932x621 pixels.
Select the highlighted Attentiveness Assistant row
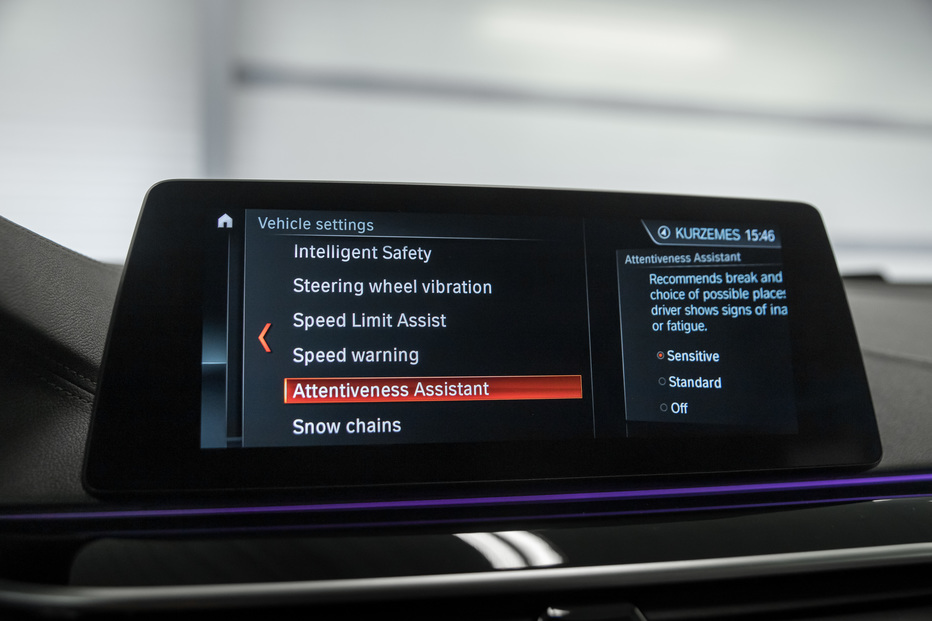point(432,389)
